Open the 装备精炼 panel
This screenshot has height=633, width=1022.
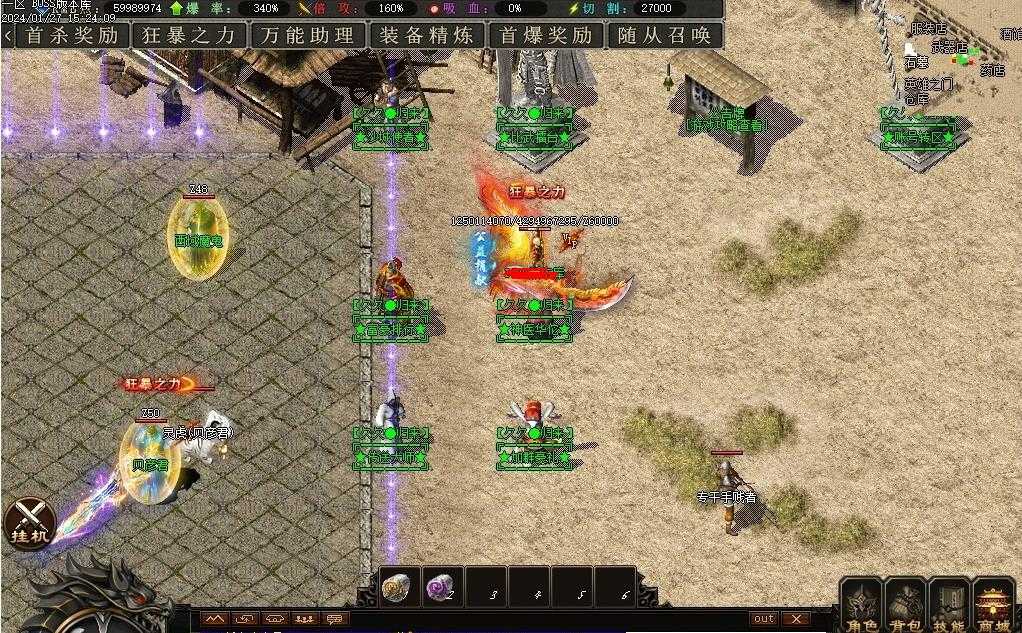pos(427,35)
